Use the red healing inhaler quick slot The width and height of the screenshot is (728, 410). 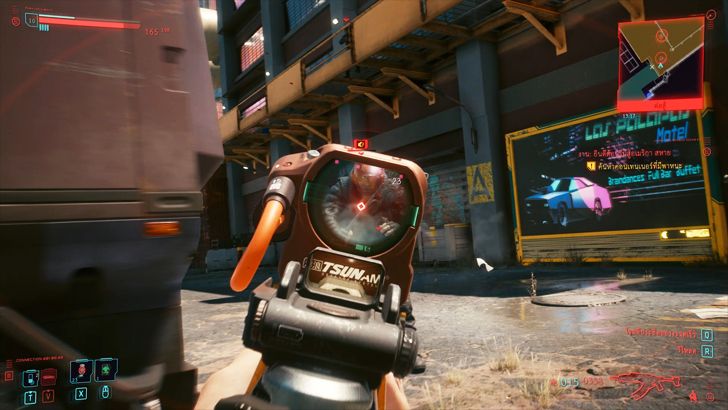pos(81,375)
